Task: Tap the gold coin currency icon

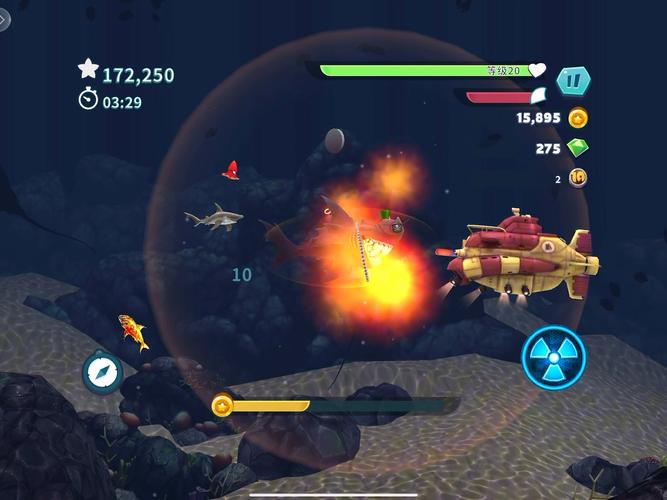Action: (x=578, y=118)
